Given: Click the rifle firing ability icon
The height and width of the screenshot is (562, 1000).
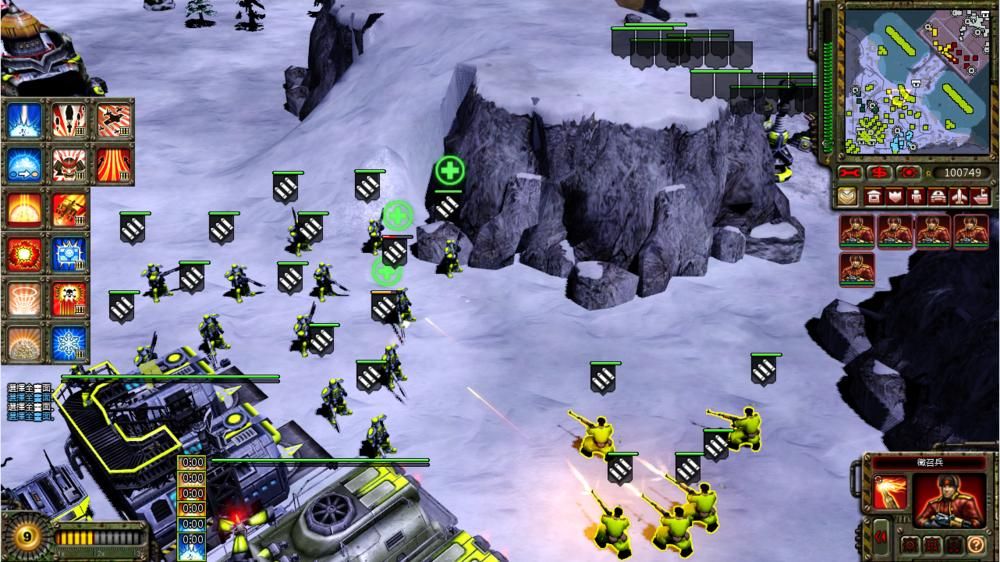Looking at the screenshot, I should (890, 492).
